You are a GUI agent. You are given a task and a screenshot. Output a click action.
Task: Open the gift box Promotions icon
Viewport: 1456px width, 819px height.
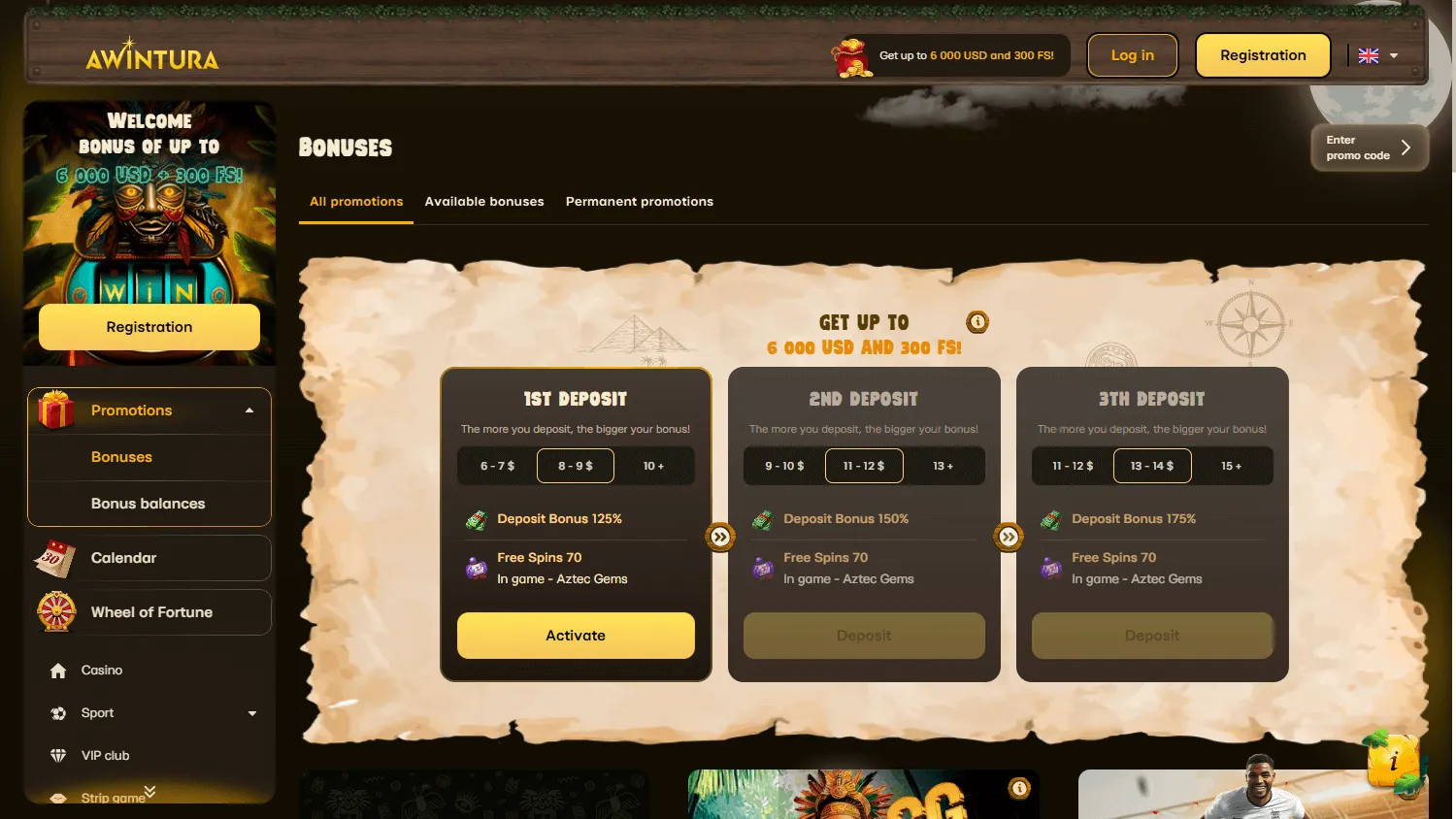(x=55, y=409)
